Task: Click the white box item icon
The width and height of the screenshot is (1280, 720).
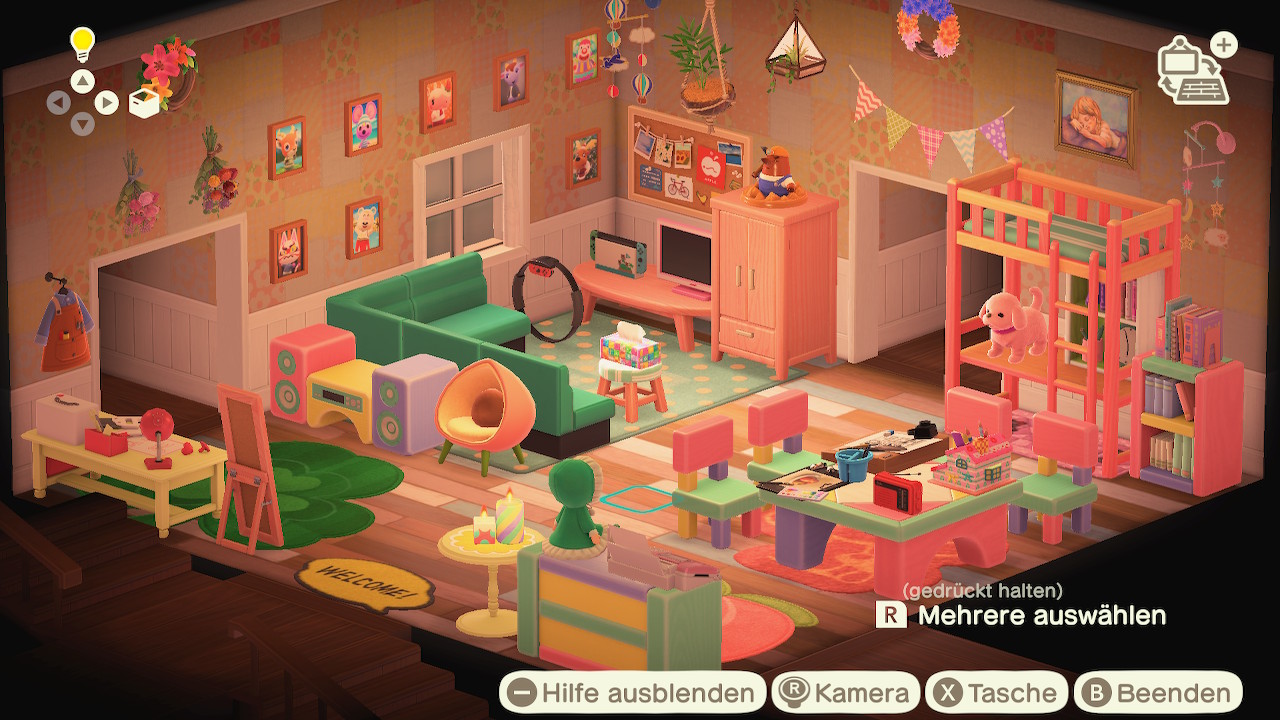Action: tap(145, 103)
